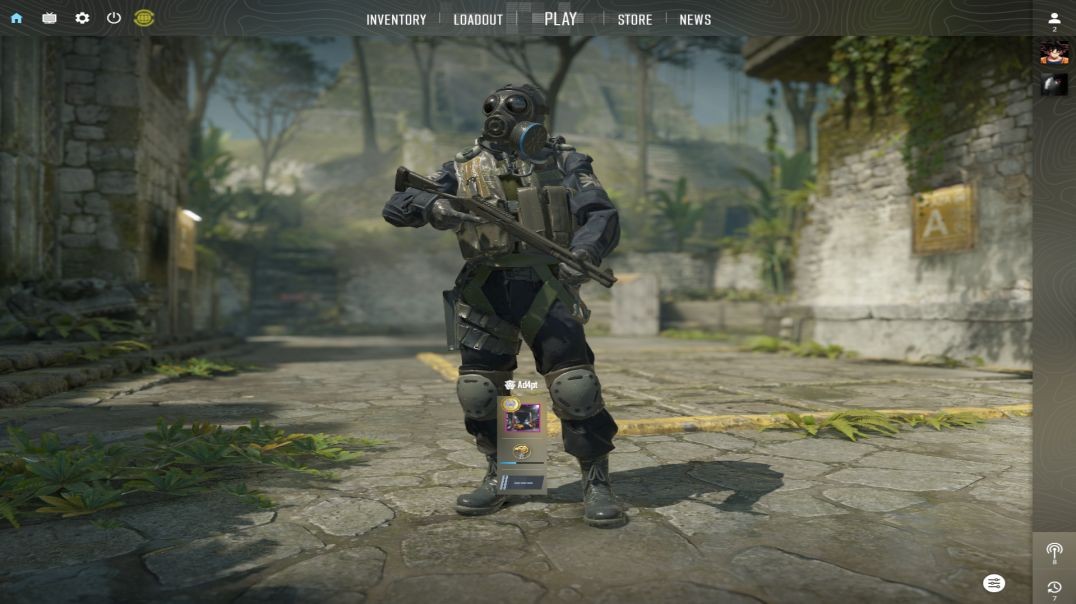The height and width of the screenshot is (604, 1076).
Task: Show the broadcast antenna panel
Action: [x=1054, y=551]
